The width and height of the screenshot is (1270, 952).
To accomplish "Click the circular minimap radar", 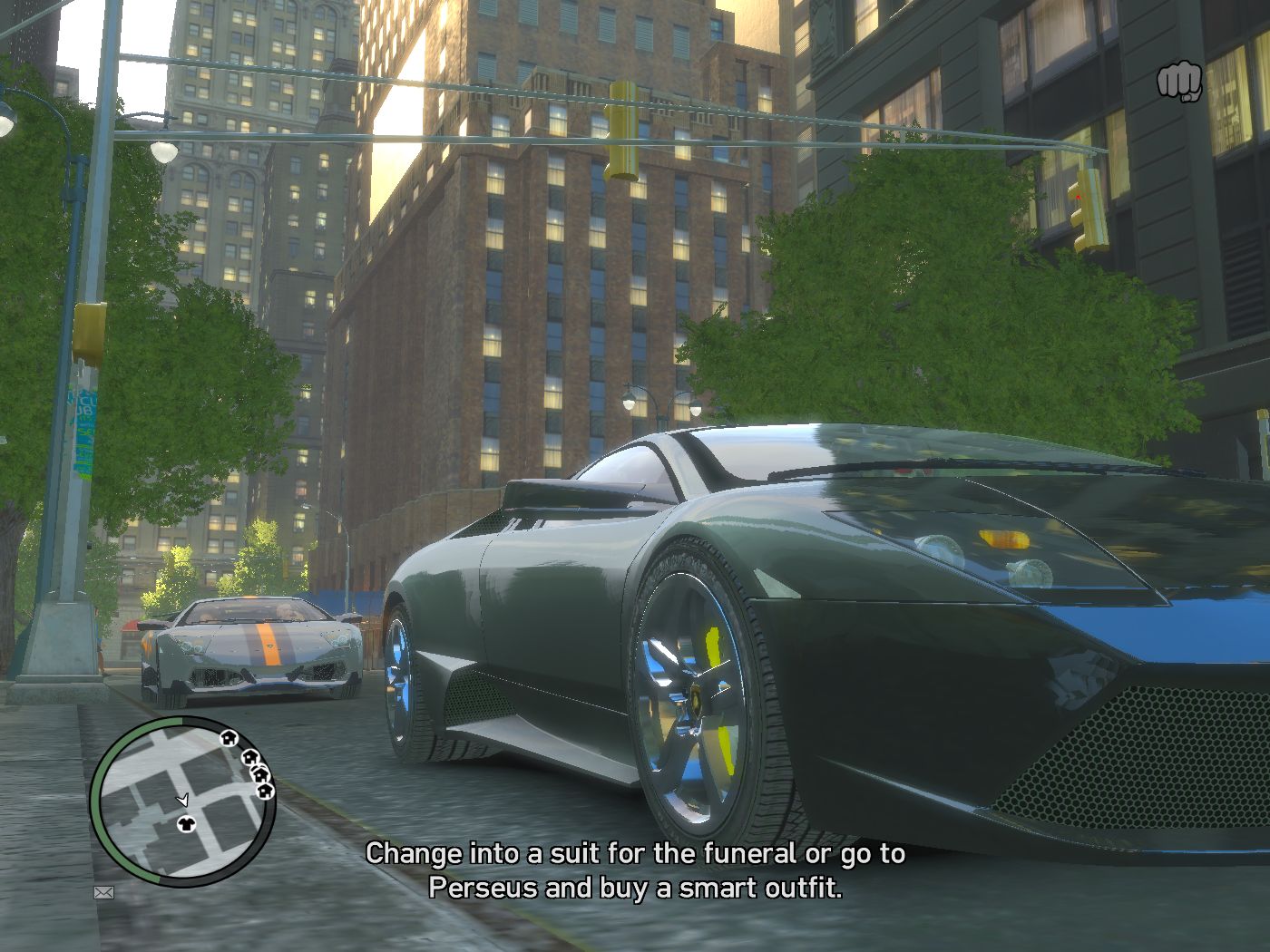I will [x=183, y=801].
